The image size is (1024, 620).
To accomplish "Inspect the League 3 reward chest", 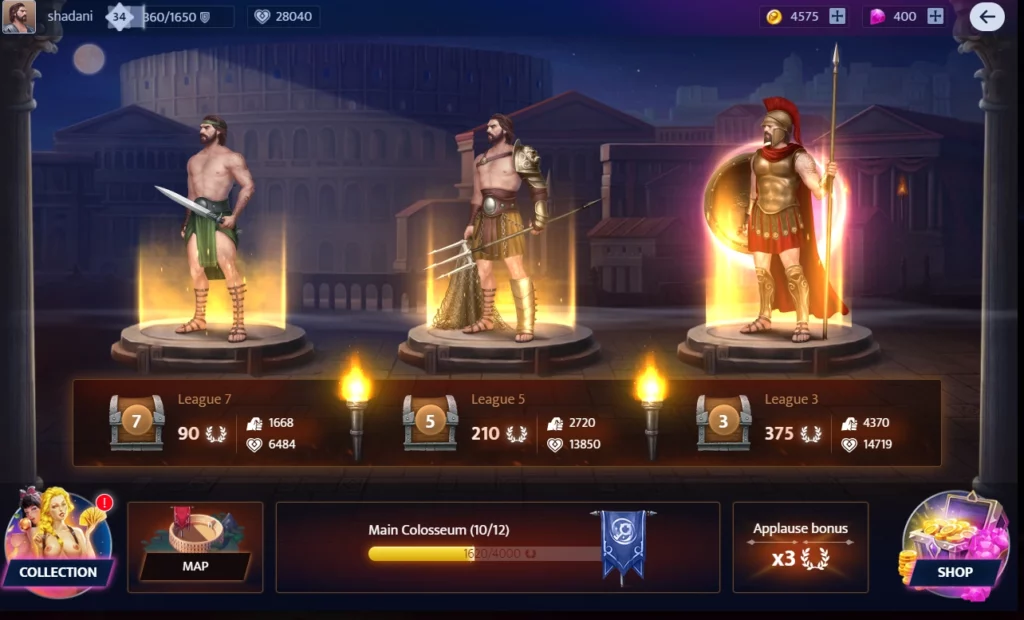I will pyautogui.click(x=723, y=422).
